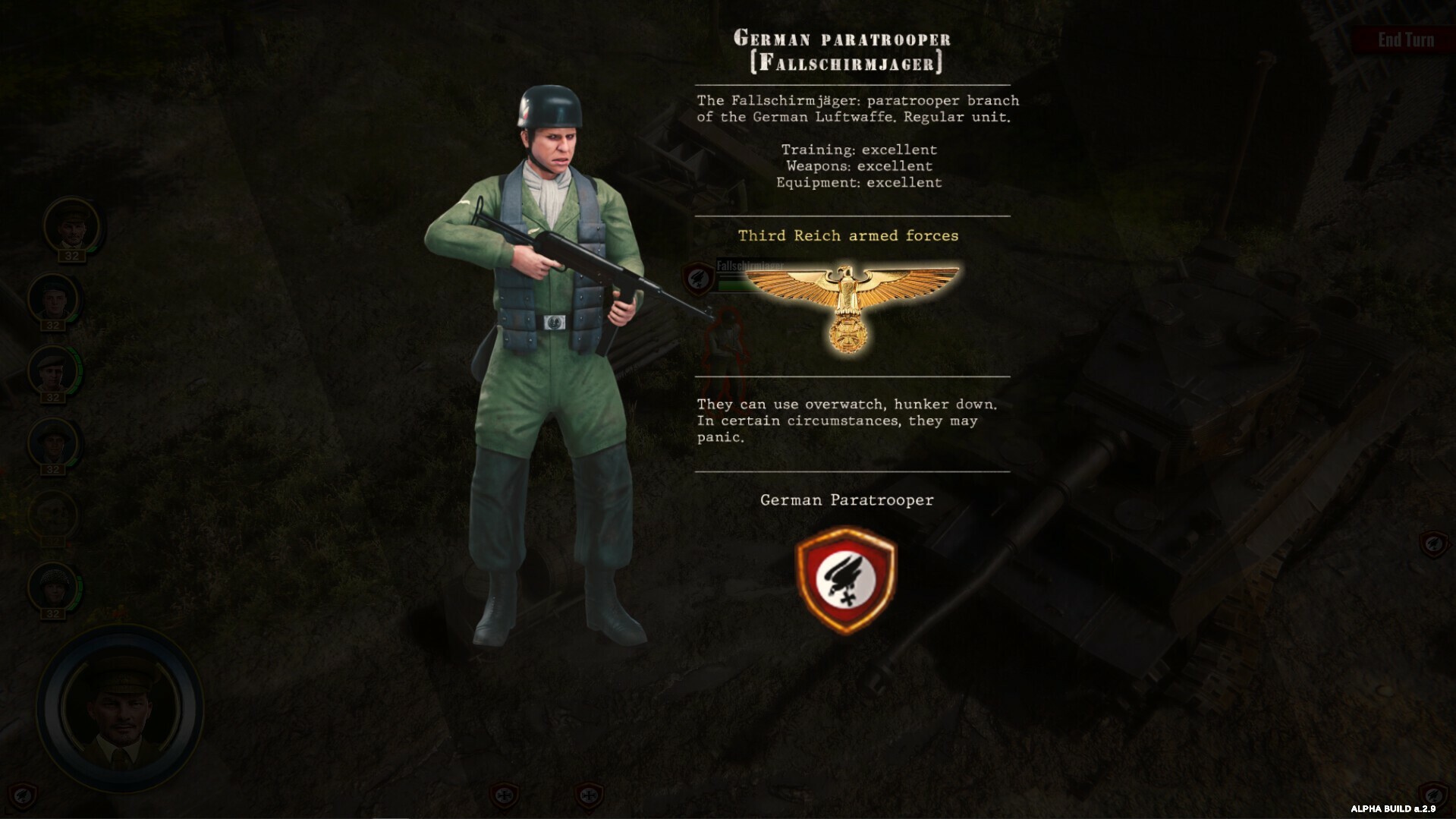Expand the commander portrait in the bottom-left
1456x819 pixels.
(x=121, y=706)
